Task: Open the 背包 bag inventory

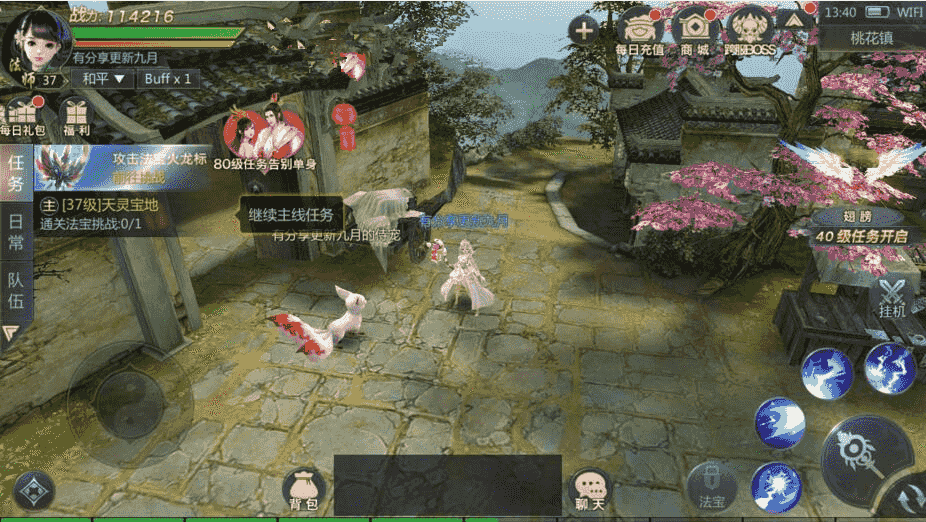Action: click(304, 488)
